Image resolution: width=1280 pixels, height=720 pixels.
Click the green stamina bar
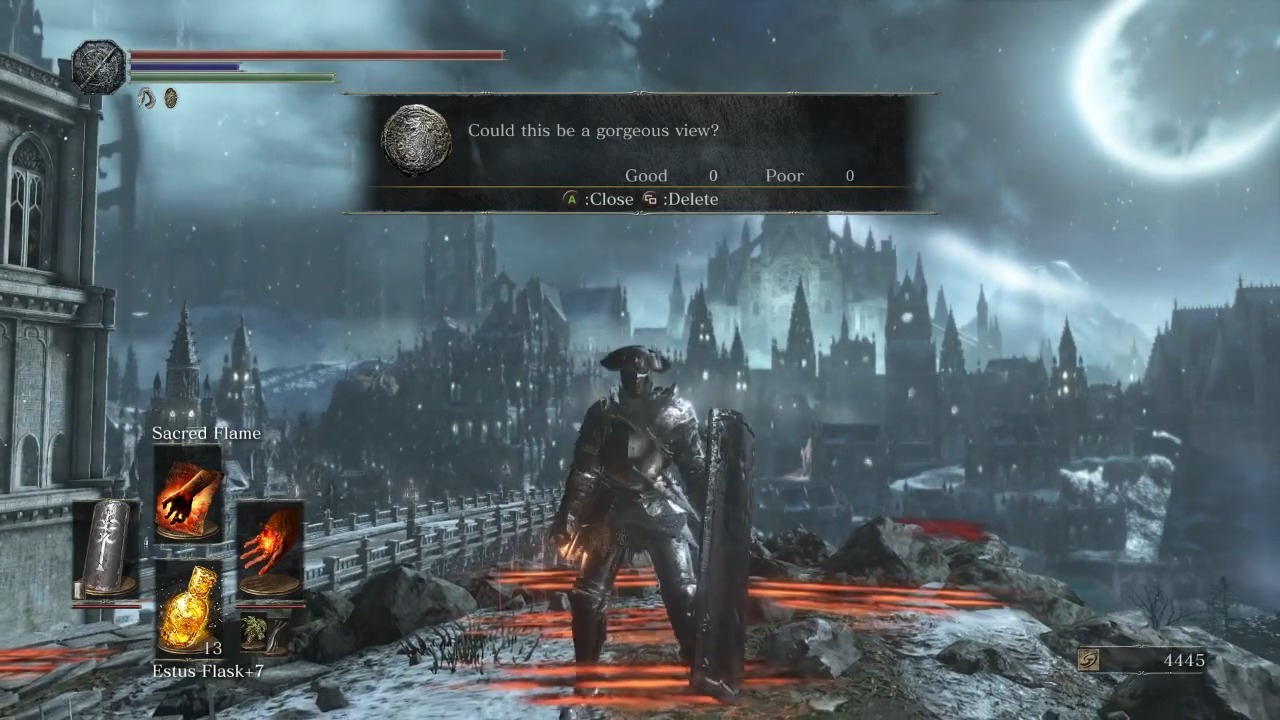pos(230,78)
